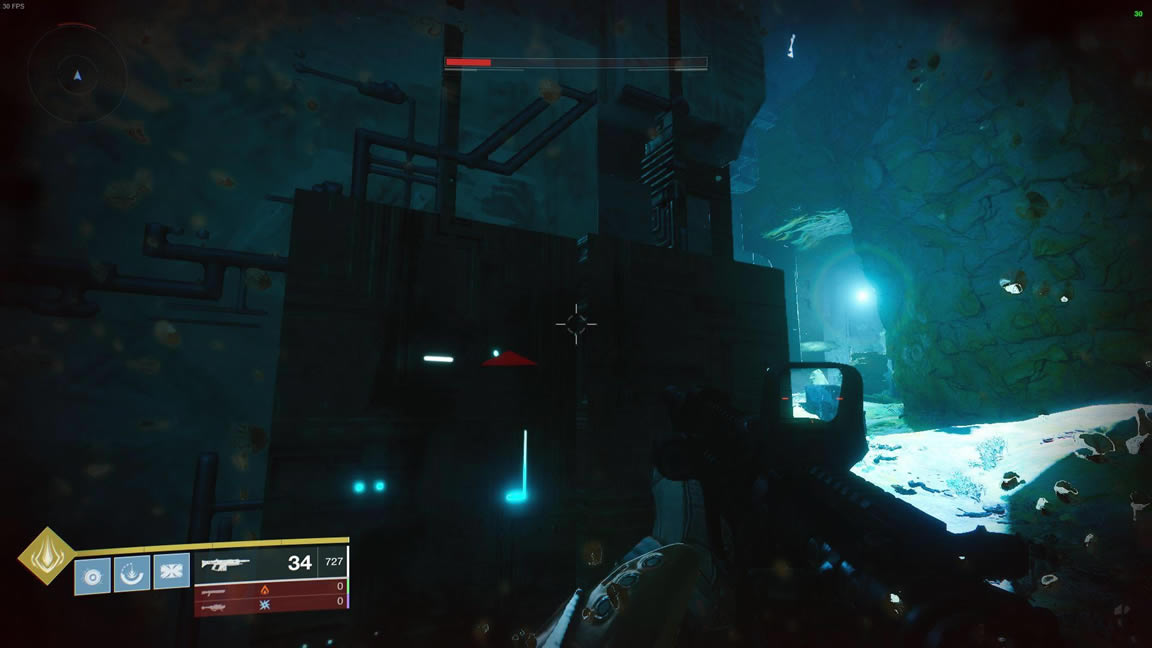This screenshot has height=648, width=1152.
Task: Switch to the solar energy weapon row
Action: 270,588
